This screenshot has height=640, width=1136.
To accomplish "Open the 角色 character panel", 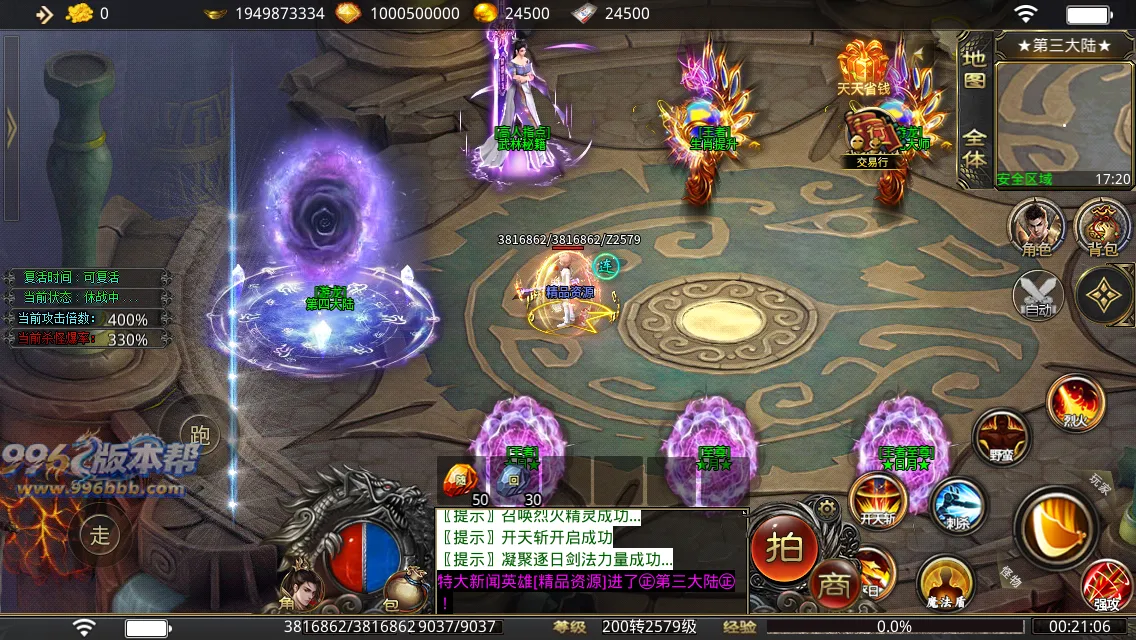I will coord(1036,227).
